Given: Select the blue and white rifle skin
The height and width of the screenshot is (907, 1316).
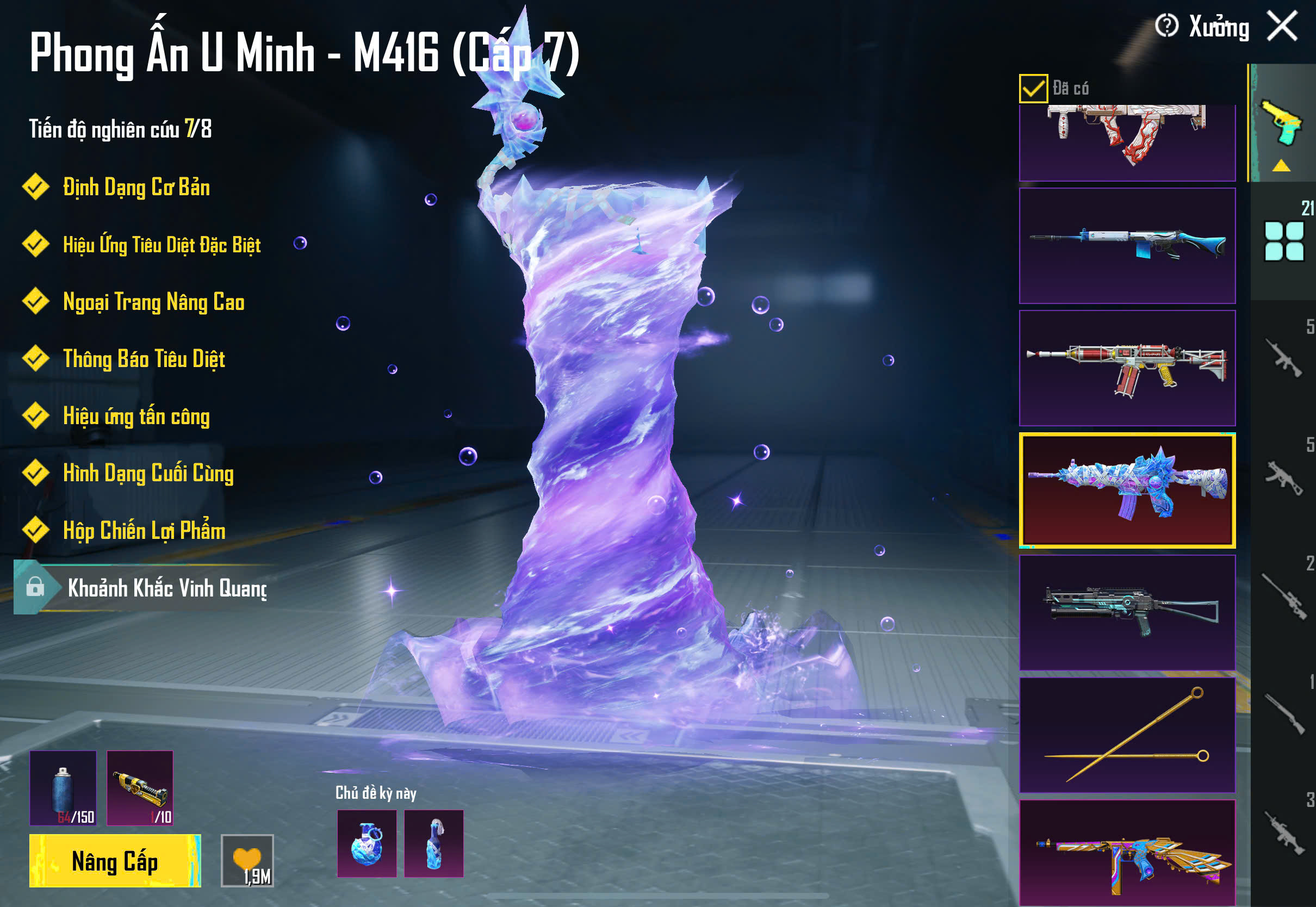Looking at the screenshot, I should point(1127,246).
